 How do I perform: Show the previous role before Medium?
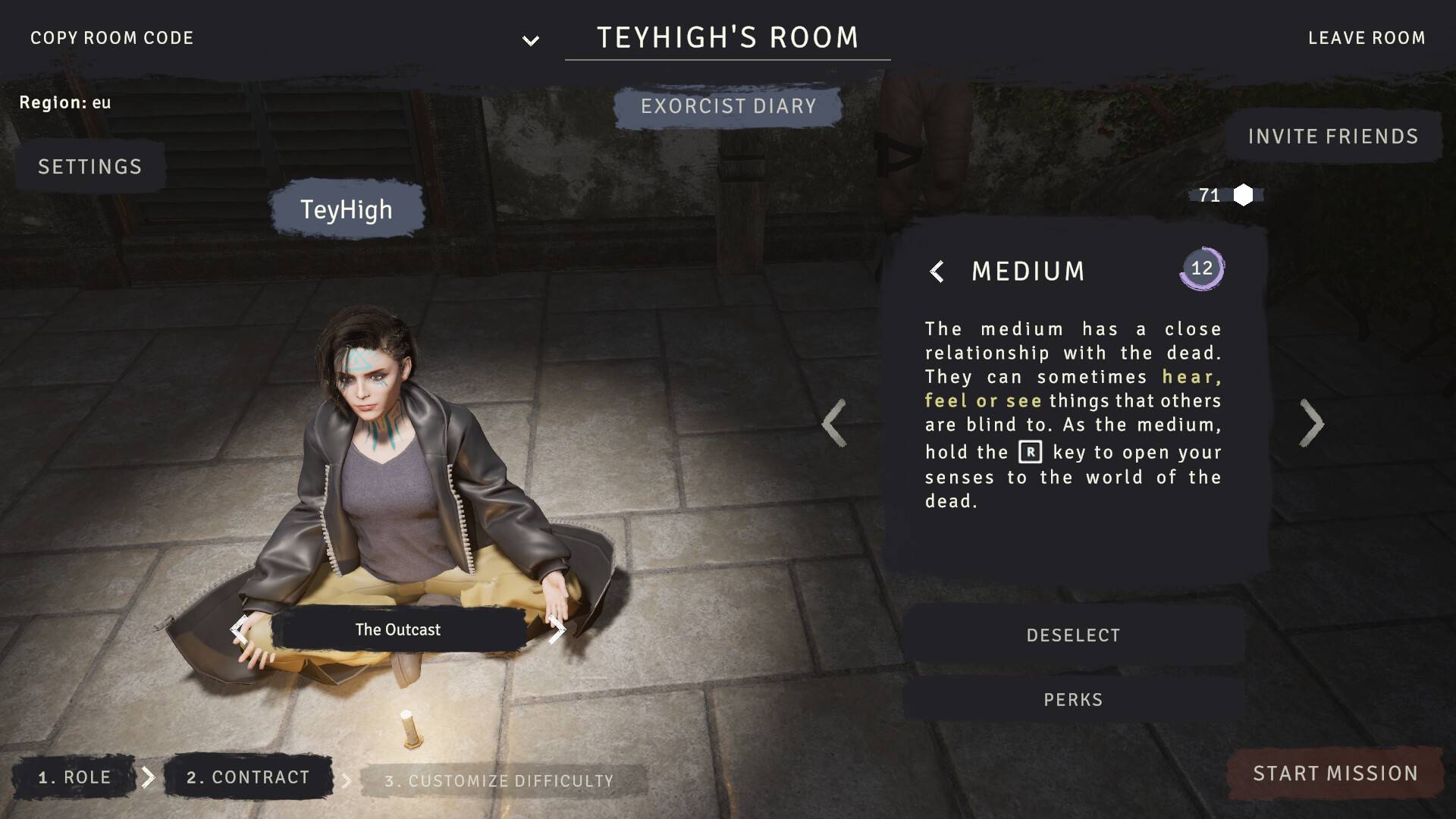pyautogui.click(x=833, y=423)
